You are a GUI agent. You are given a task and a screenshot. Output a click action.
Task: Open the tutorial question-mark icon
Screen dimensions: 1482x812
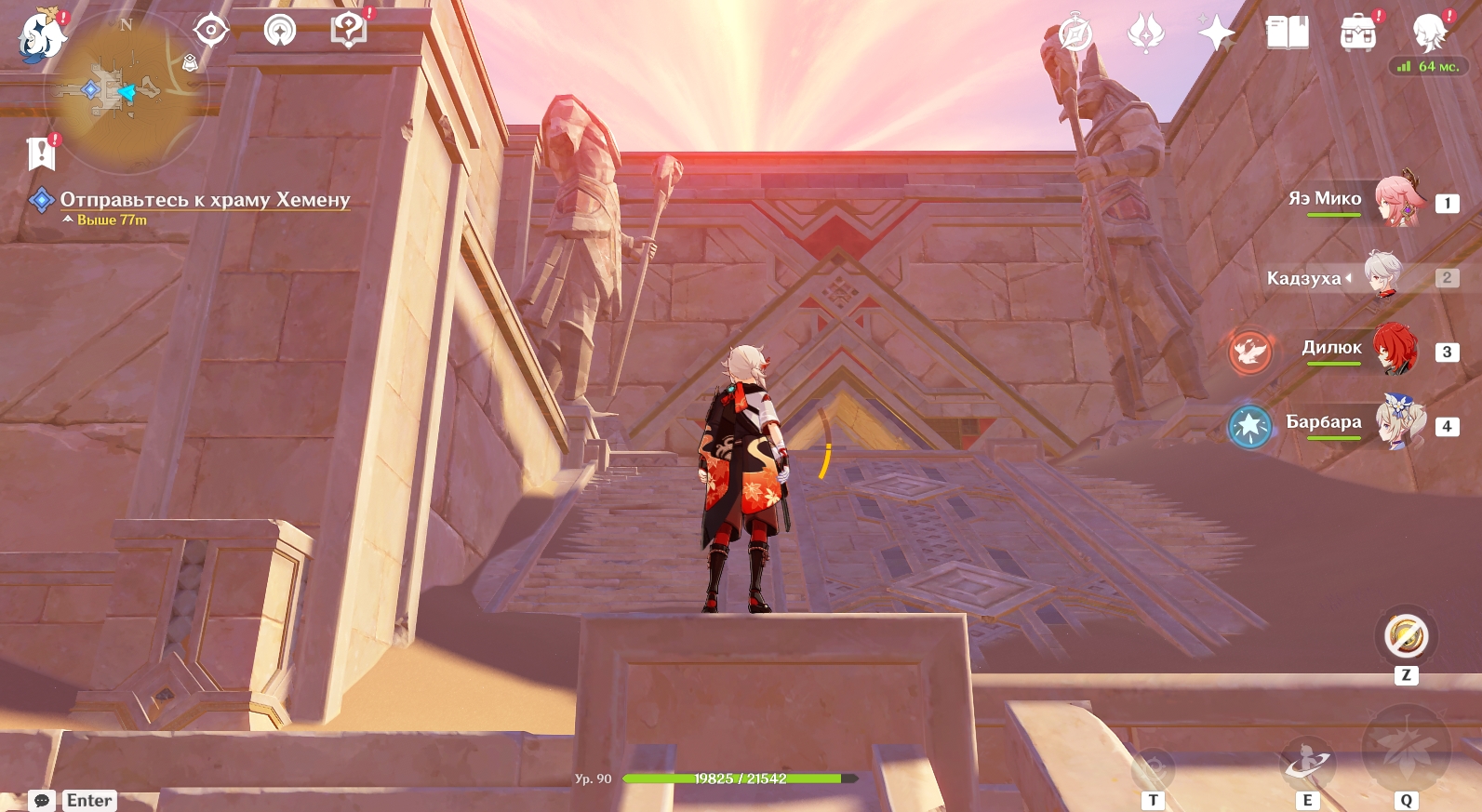click(349, 31)
